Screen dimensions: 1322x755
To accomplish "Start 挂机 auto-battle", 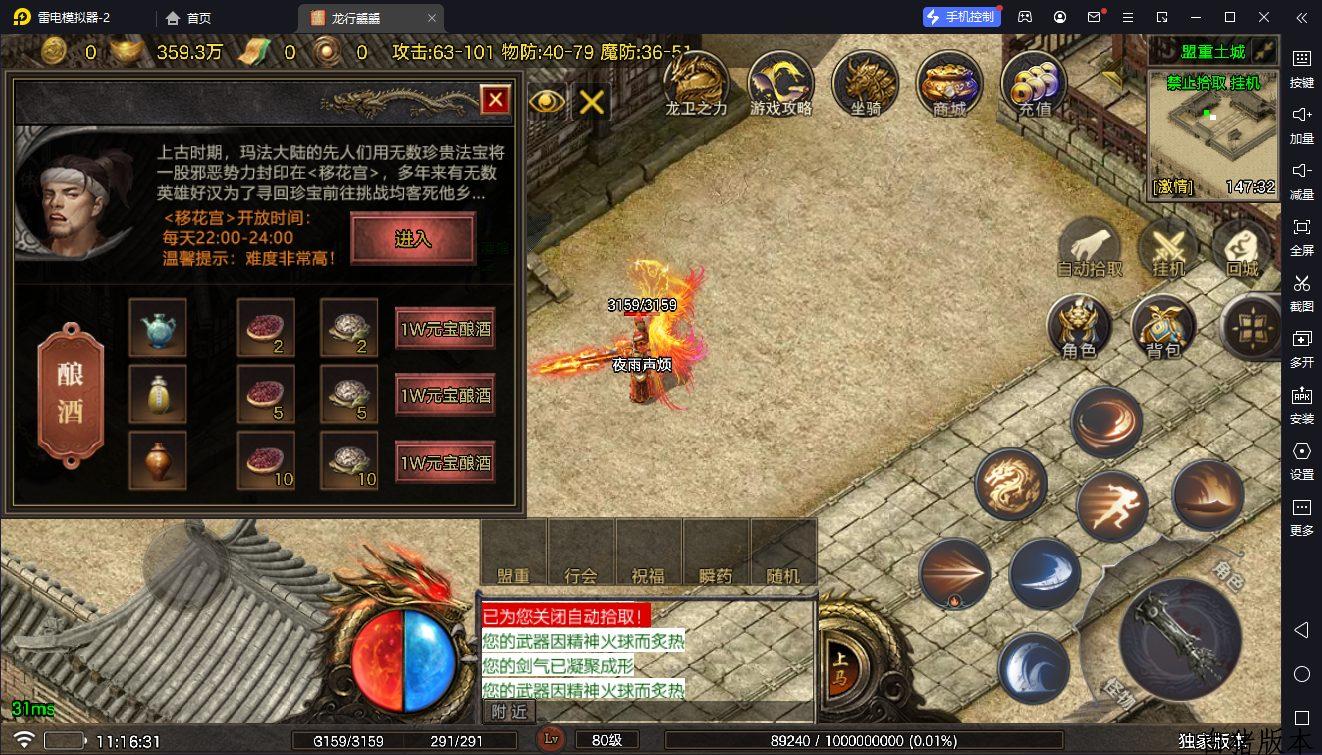I will pos(1168,247).
